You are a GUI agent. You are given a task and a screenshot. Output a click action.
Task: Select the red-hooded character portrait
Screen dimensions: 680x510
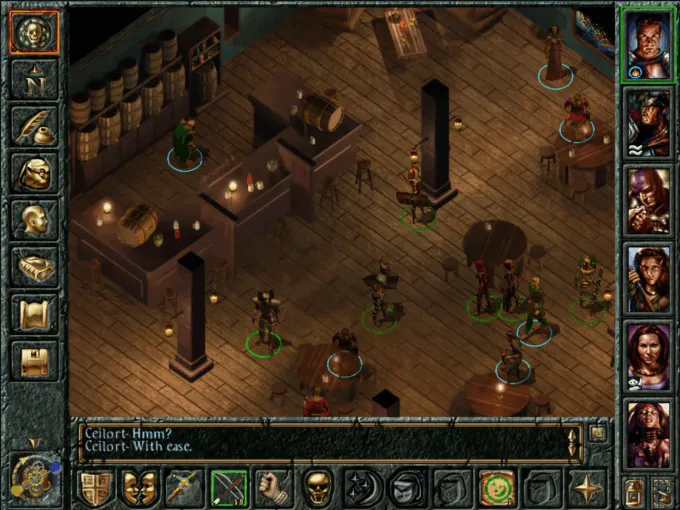pyautogui.click(x=647, y=200)
